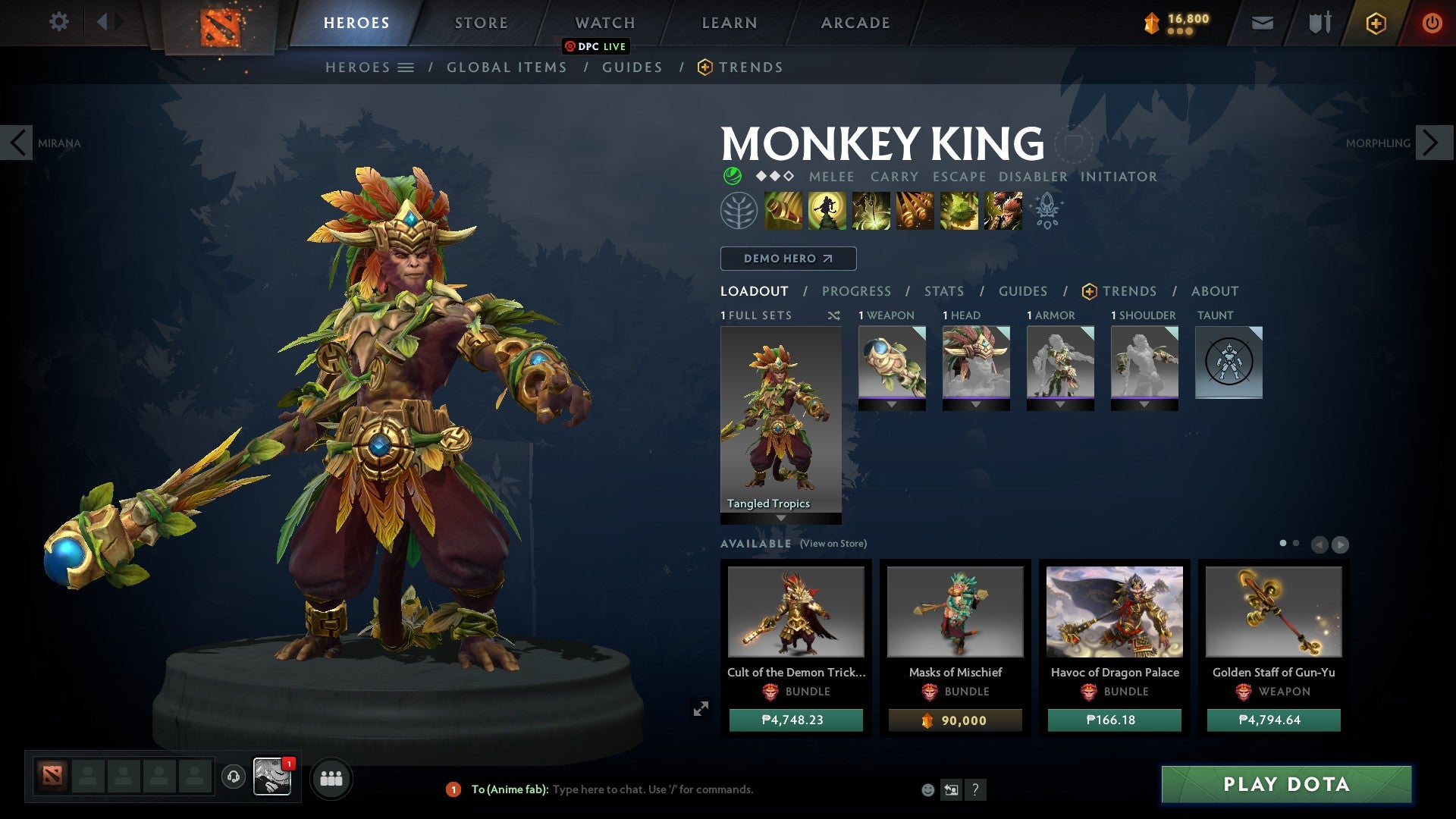The width and height of the screenshot is (1456, 819).
Task: Open the ARCADE menu
Action: tap(855, 23)
